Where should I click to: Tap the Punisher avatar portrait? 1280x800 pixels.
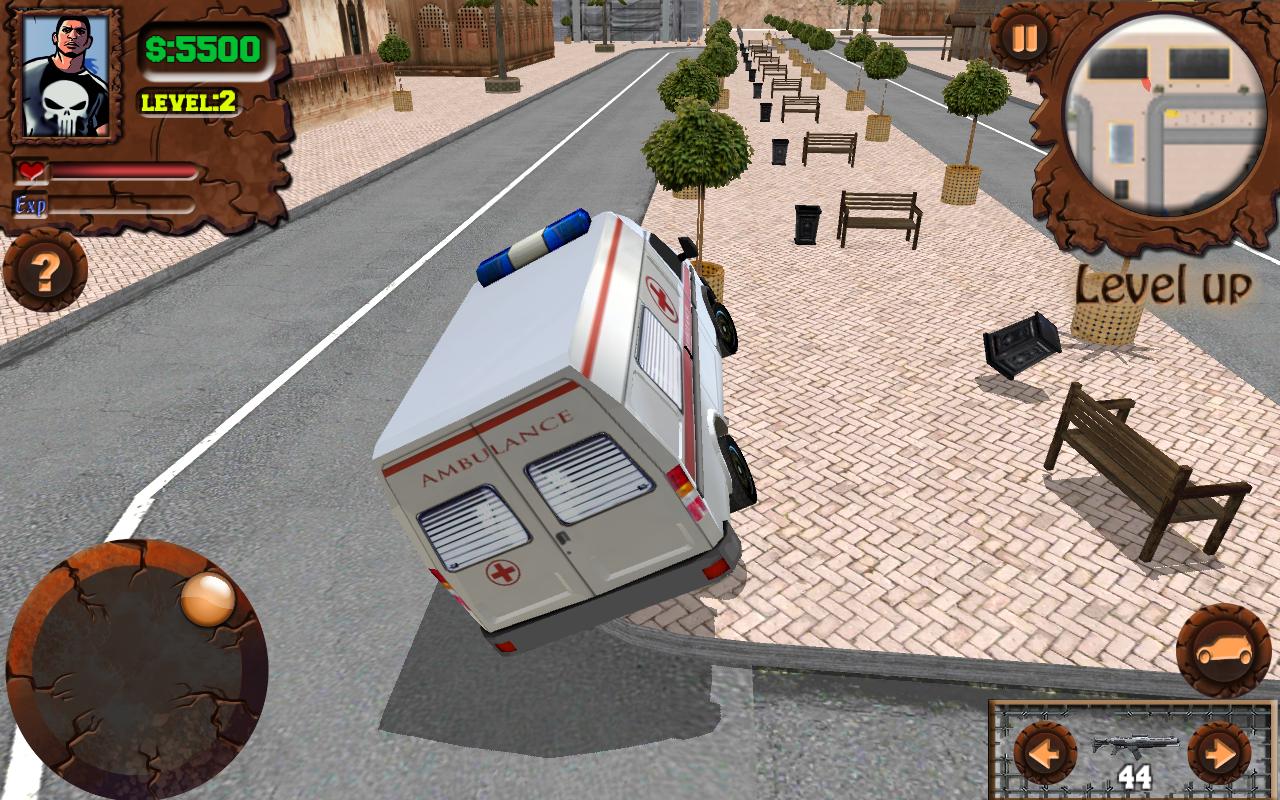pos(67,70)
